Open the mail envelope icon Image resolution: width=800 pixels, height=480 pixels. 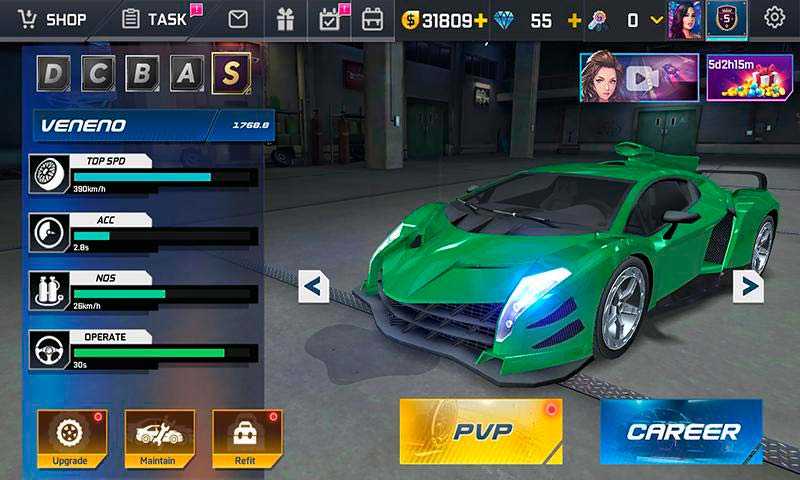[x=238, y=19]
